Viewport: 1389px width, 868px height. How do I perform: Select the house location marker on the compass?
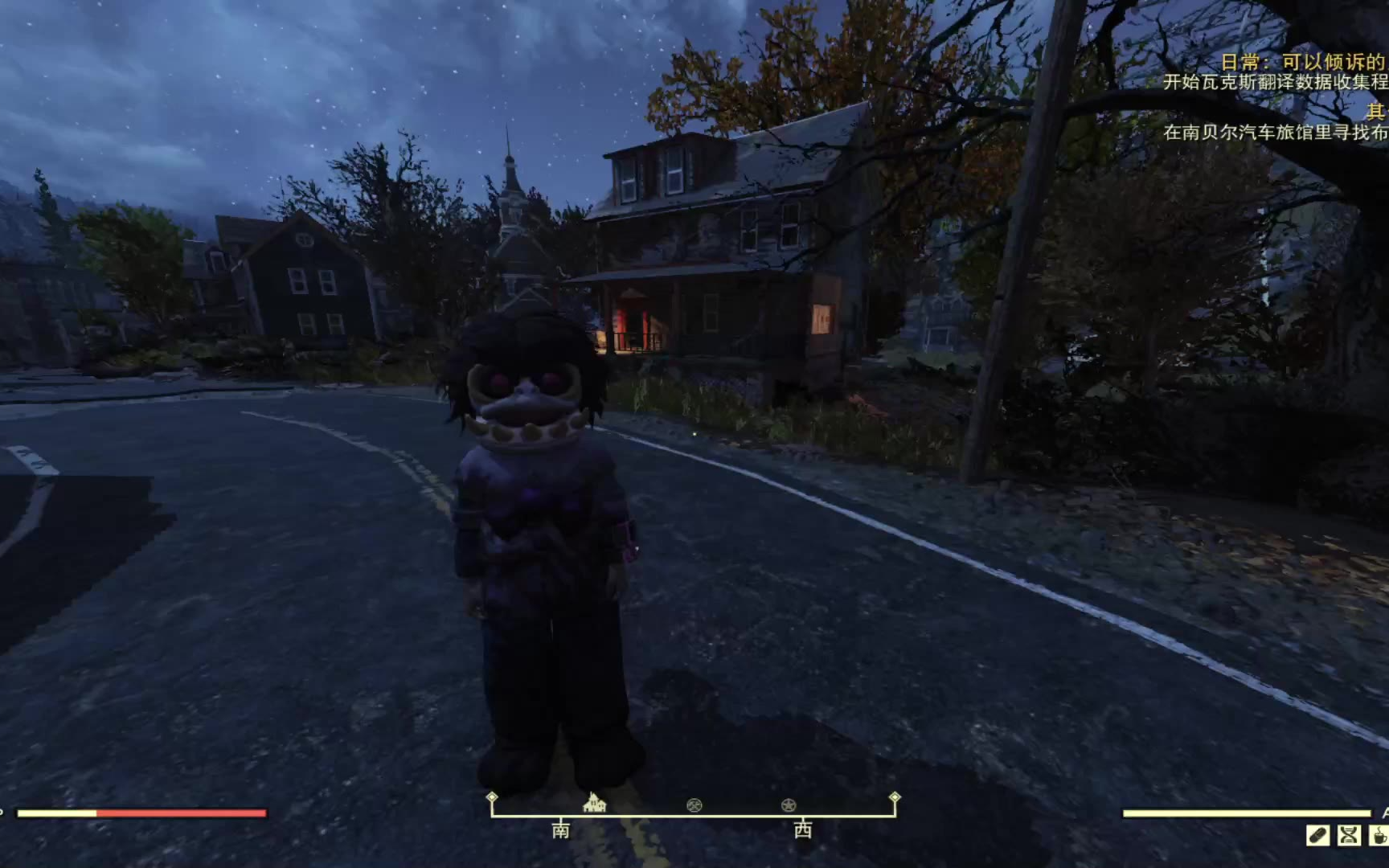click(594, 803)
